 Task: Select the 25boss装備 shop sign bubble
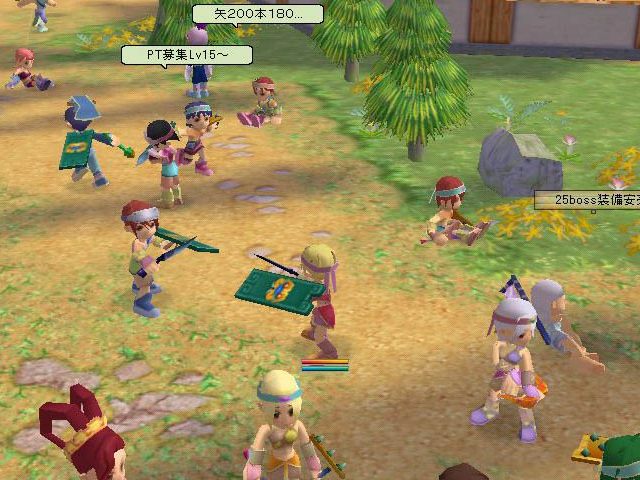click(x=587, y=200)
